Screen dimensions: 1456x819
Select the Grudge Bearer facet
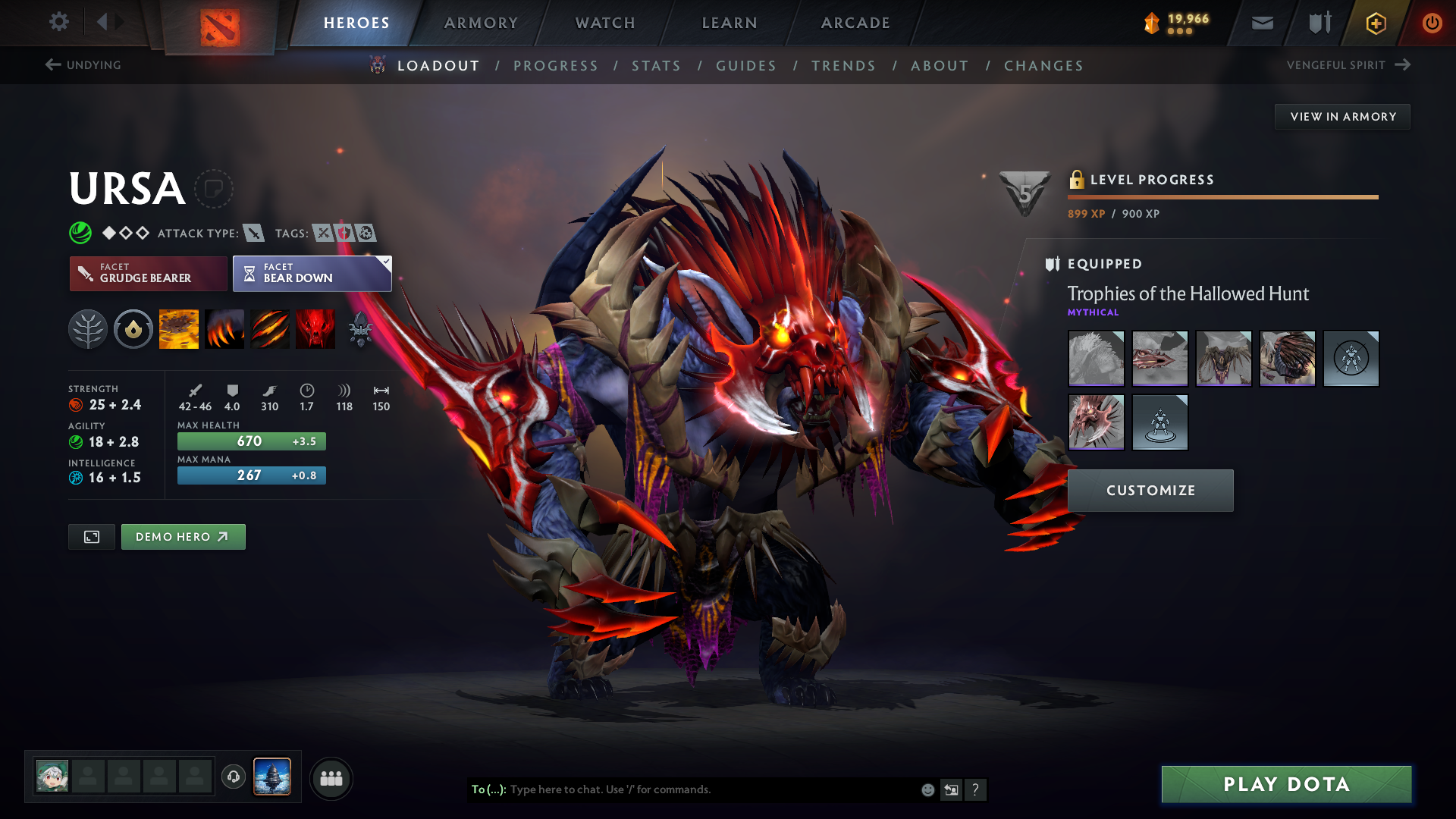[148, 274]
